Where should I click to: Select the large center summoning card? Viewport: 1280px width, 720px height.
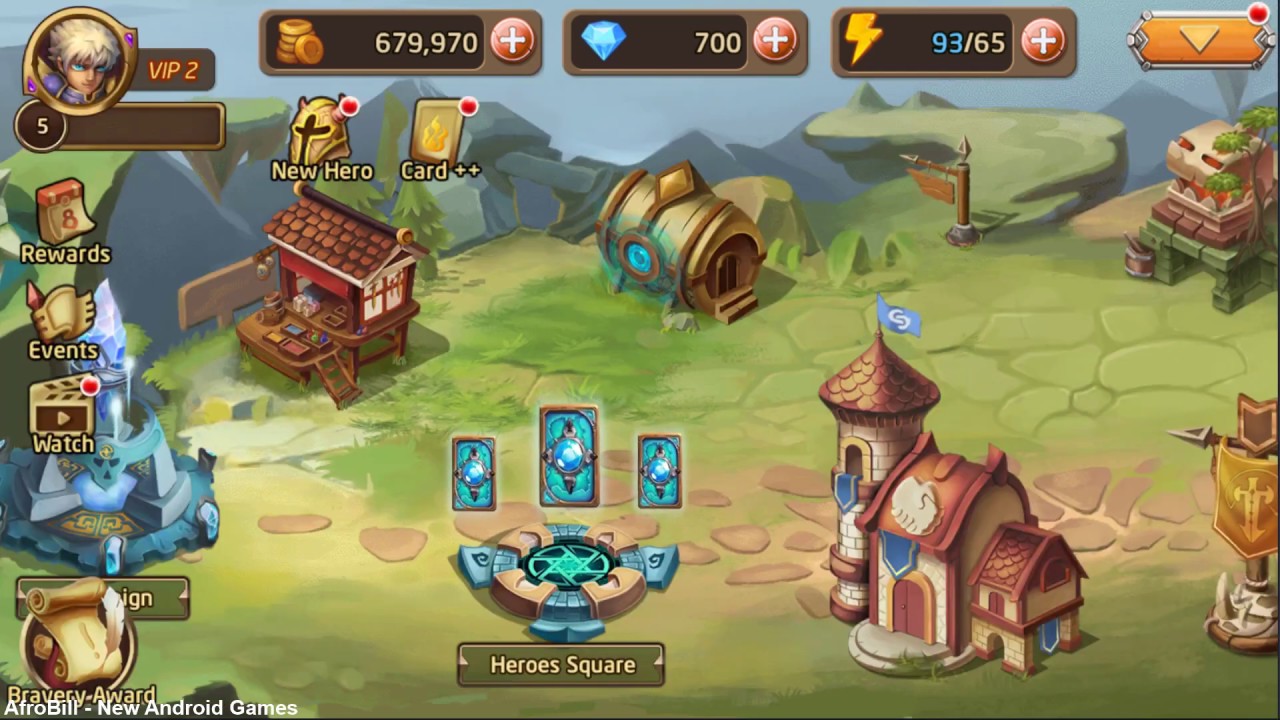[x=568, y=456]
